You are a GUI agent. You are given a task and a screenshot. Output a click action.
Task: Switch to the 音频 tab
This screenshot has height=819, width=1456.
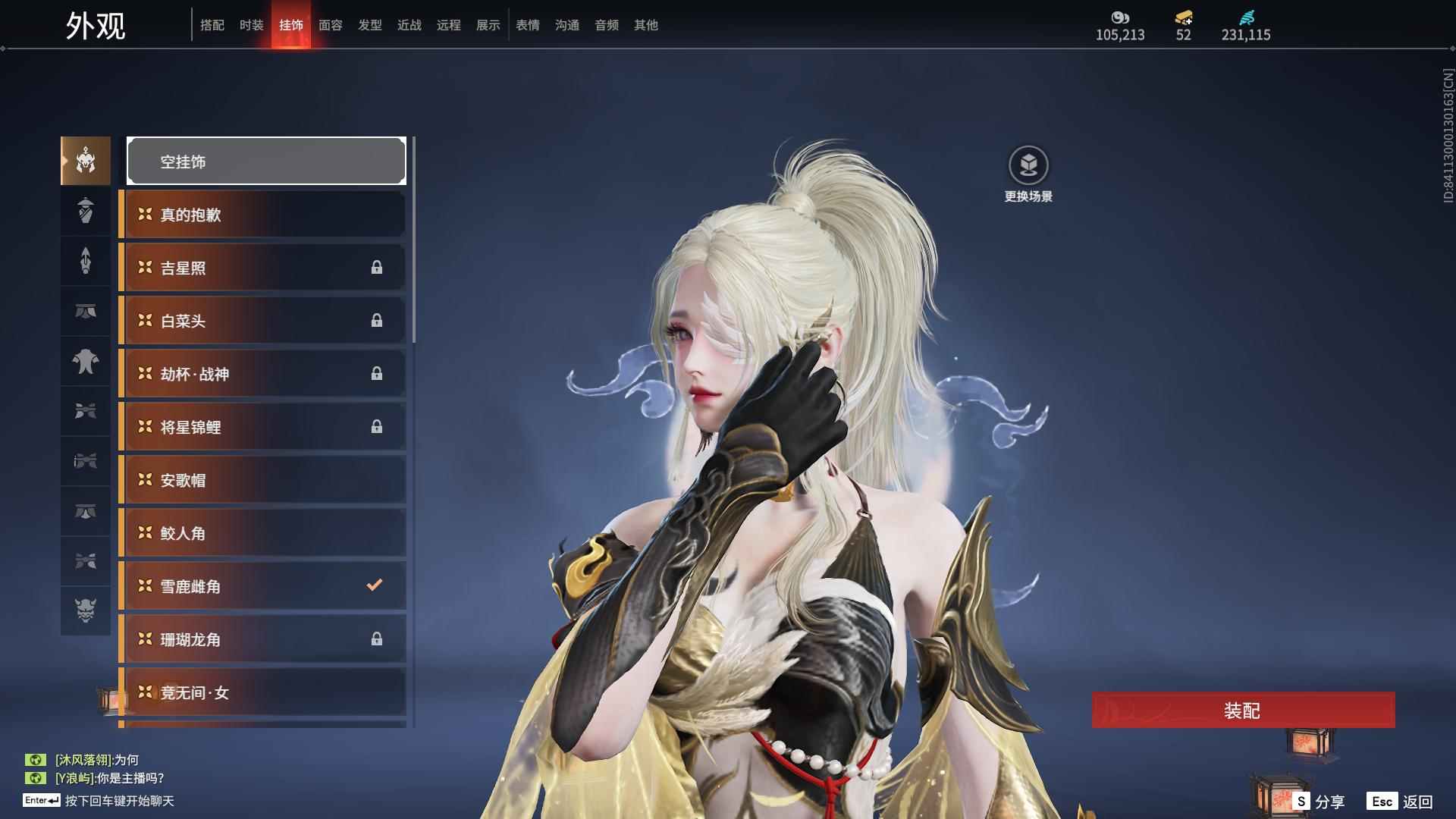tap(606, 25)
